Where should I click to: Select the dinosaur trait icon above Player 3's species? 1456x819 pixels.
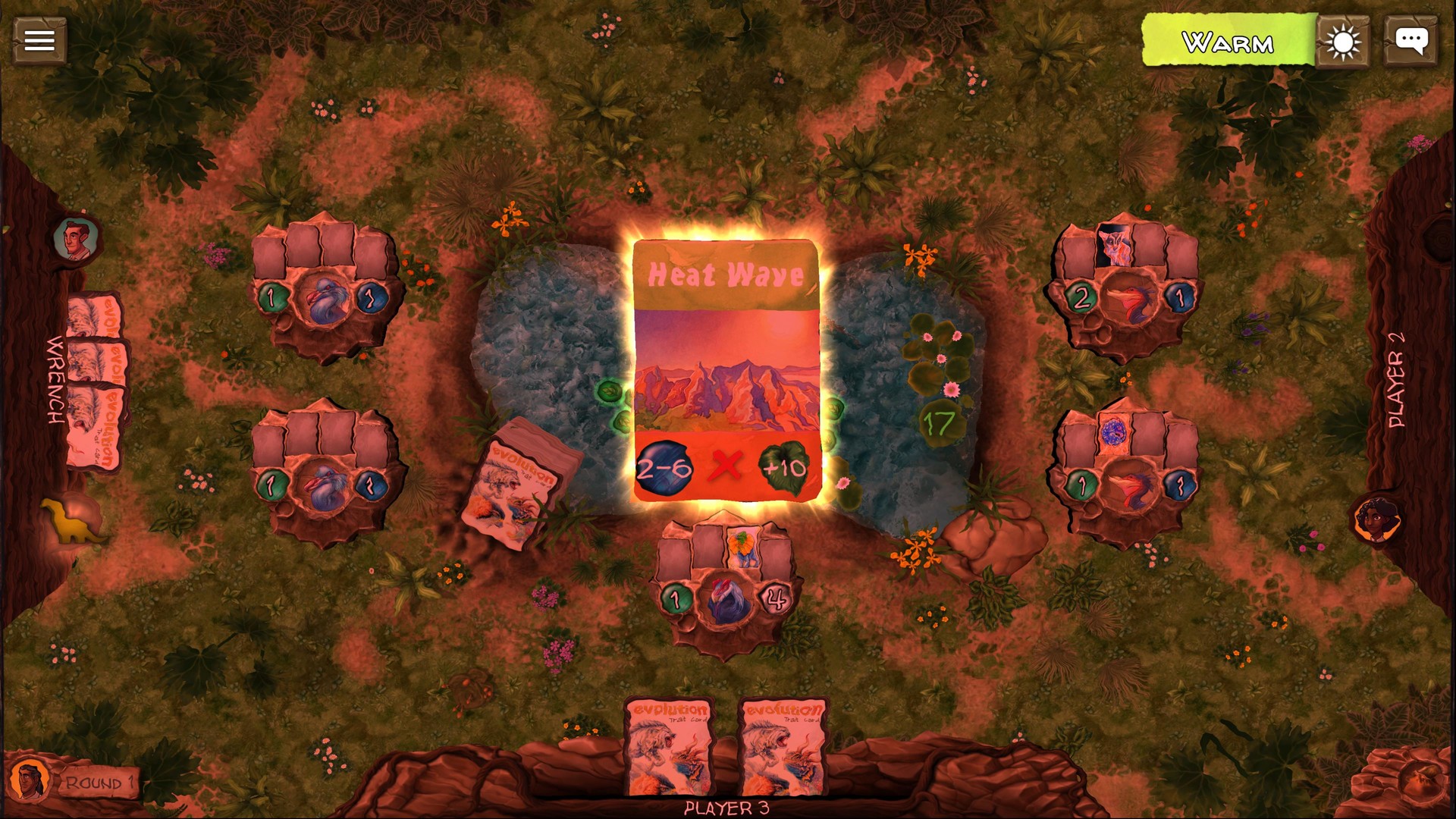[x=742, y=546]
